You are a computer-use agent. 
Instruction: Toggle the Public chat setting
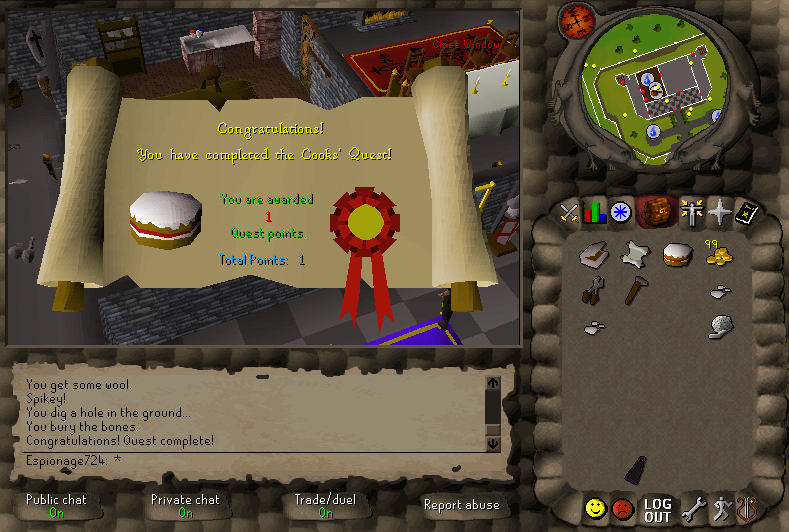[x=56, y=505]
